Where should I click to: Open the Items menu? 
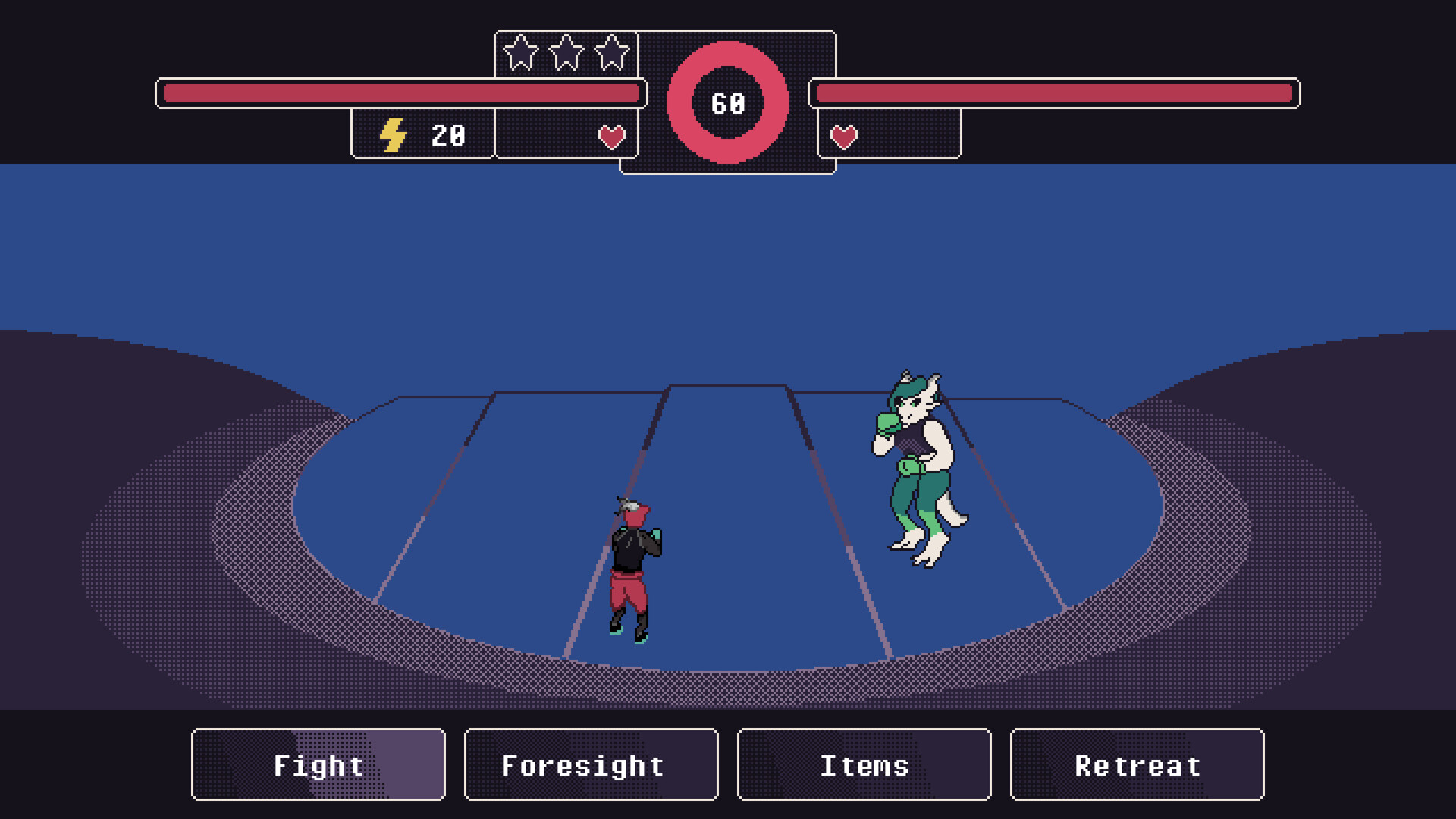pyautogui.click(x=864, y=764)
